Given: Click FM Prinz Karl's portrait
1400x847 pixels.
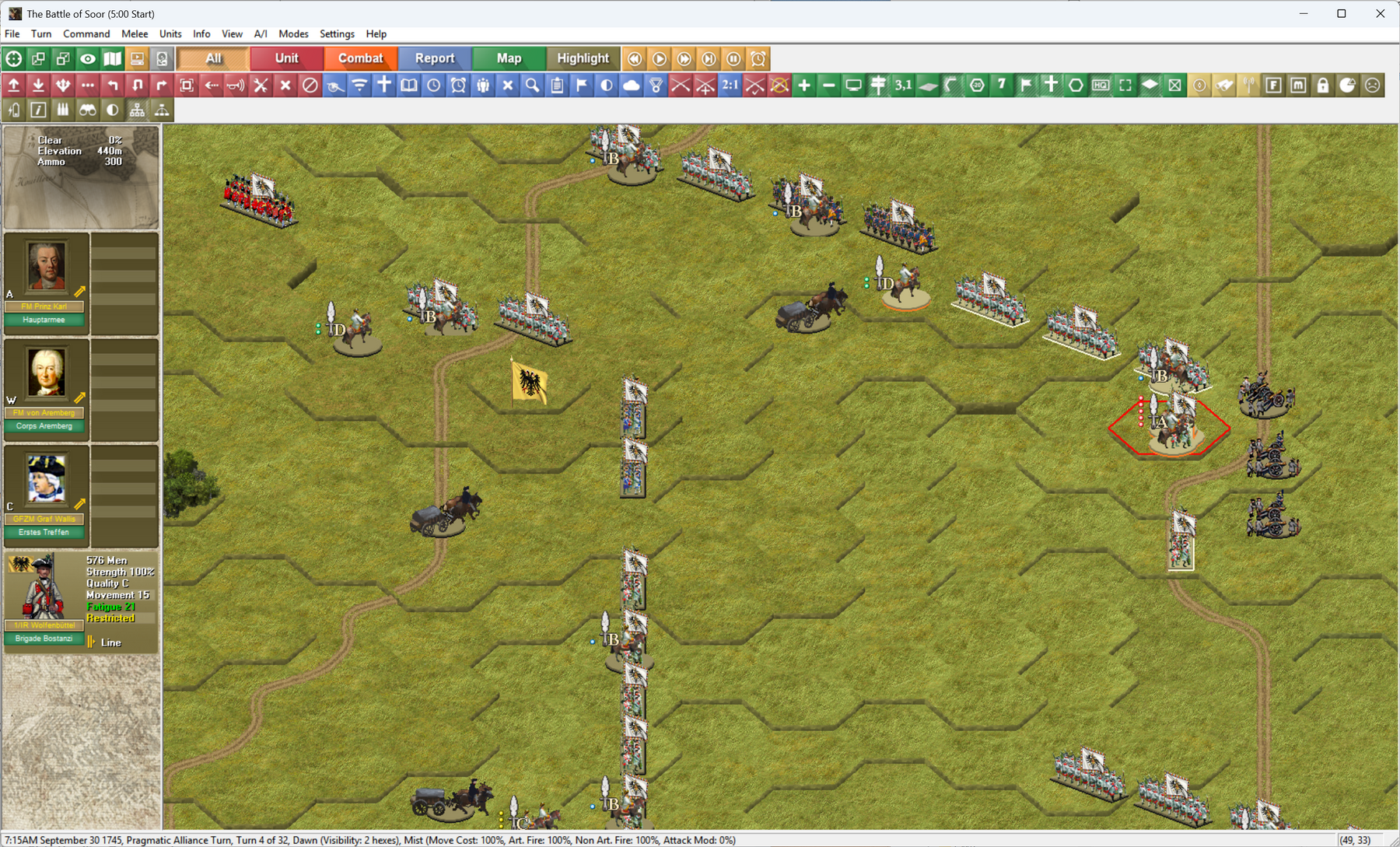Looking at the screenshot, I should pyautogui.click(x=47, y=268).
